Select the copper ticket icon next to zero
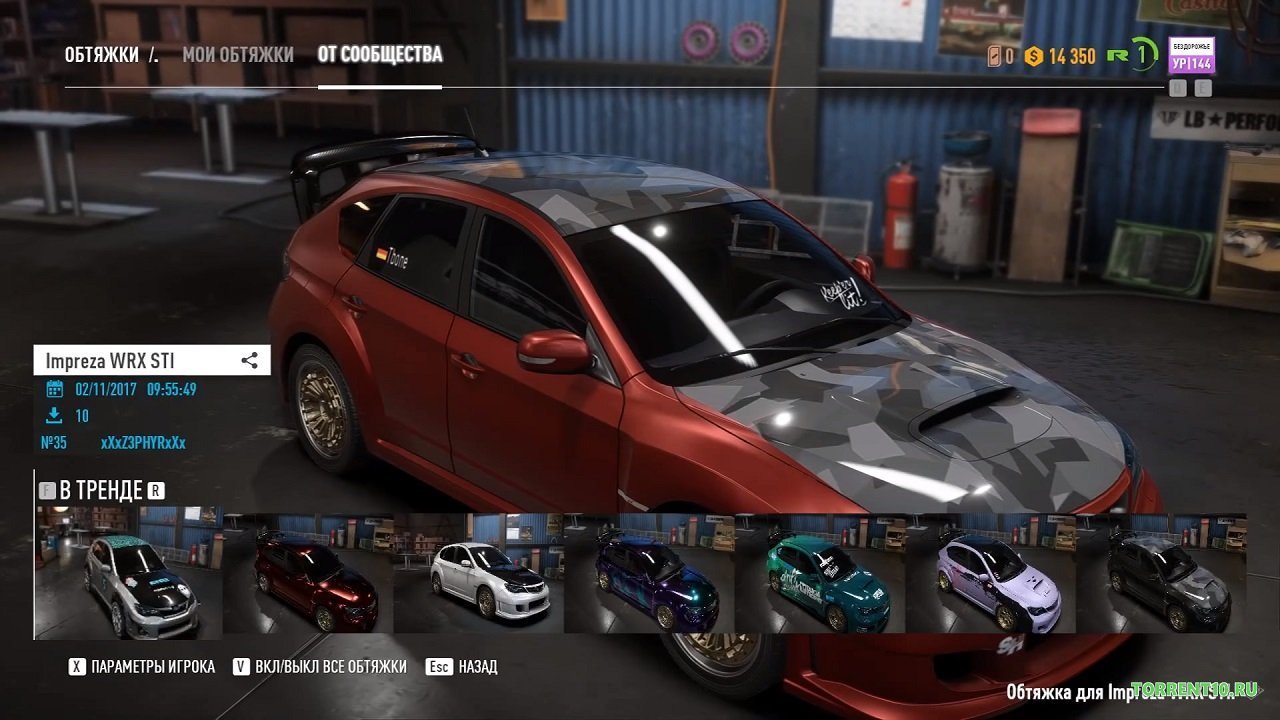The image size is (1280, 720). (x=994, y=57)
